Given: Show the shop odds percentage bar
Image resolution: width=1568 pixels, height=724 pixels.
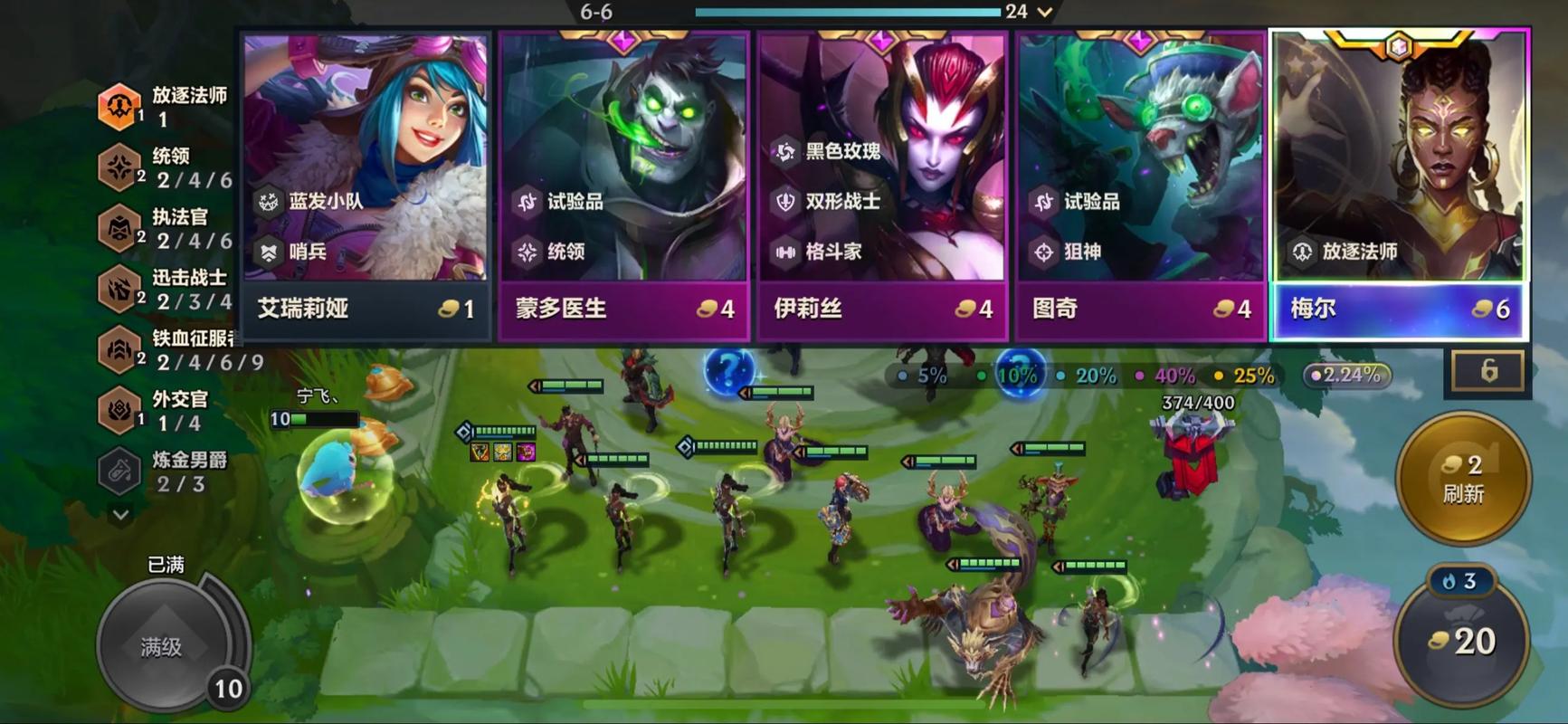Looking at the screenshot, I should [x=1084, y=375].
